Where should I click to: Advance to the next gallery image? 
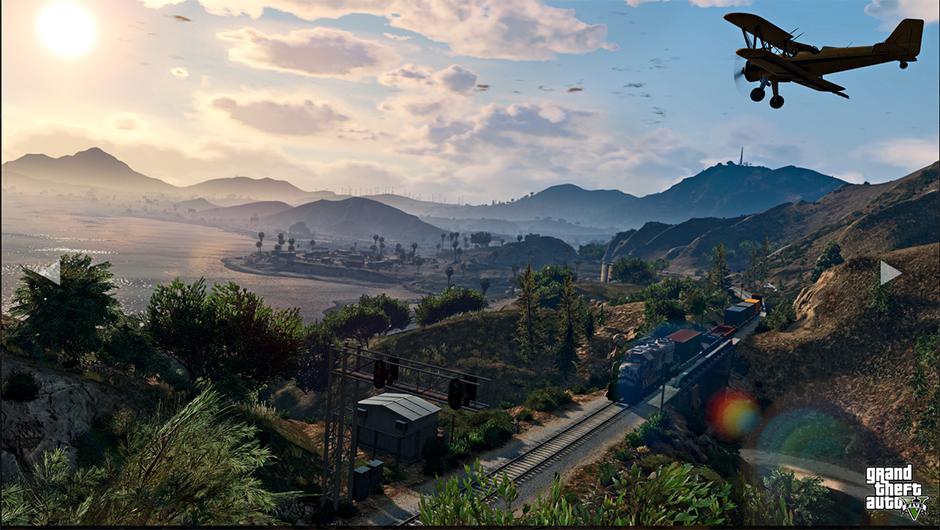[x=889, y=272]
